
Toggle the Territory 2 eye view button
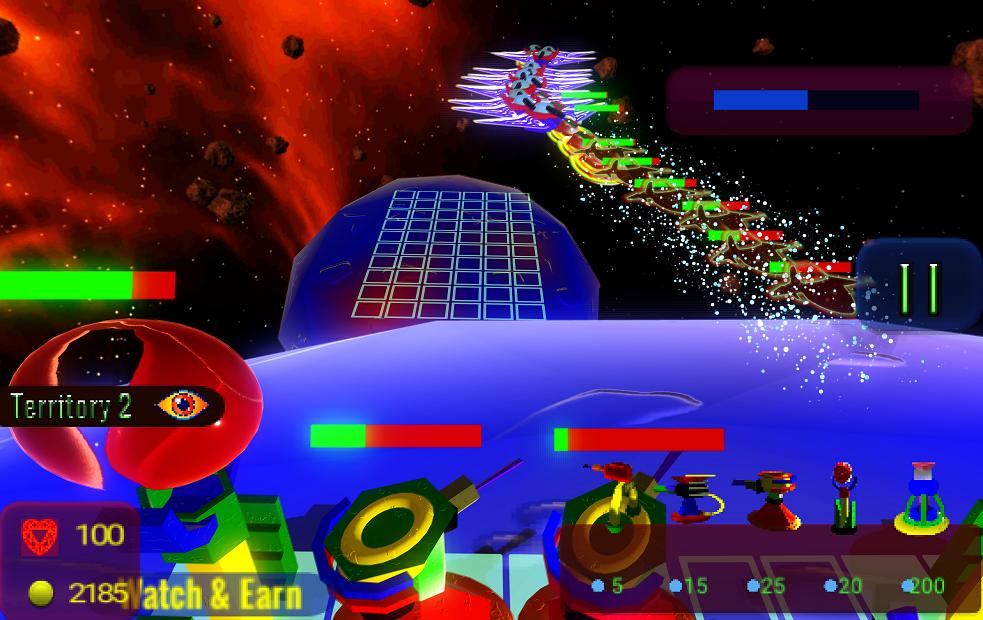click(182, 405)
